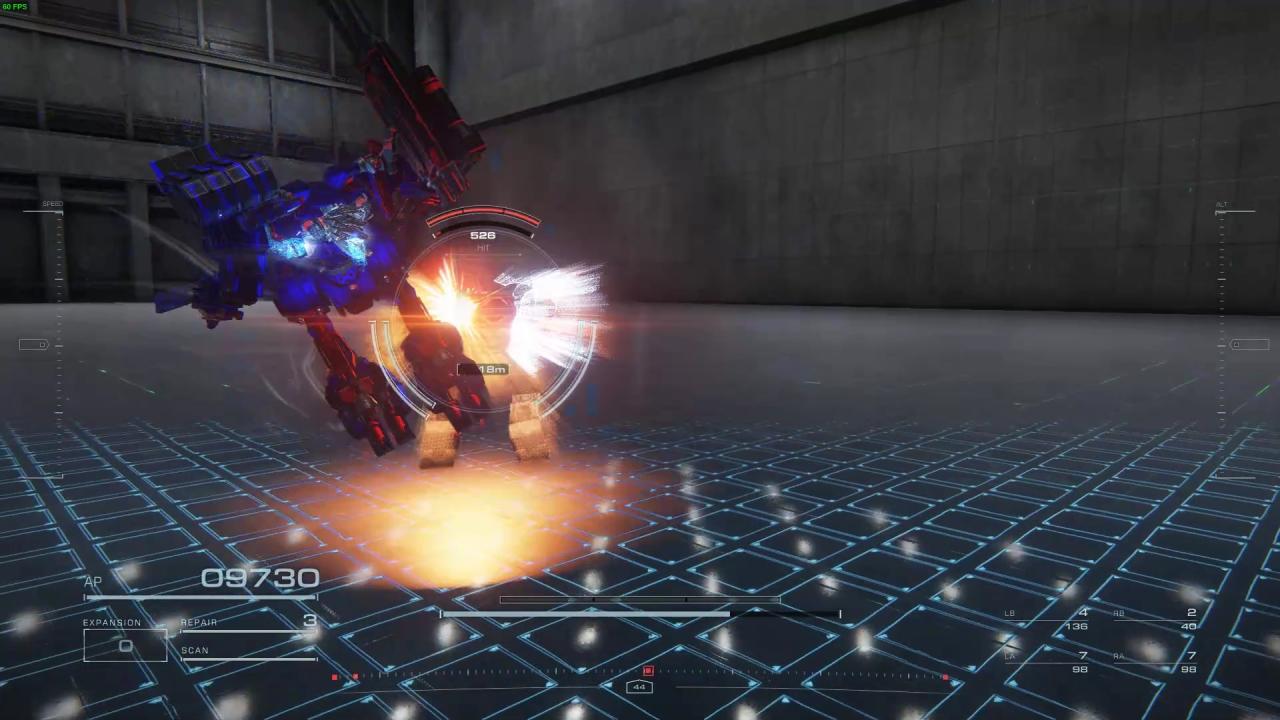Choose the RB weapon slot
The width and height of the screenshot is (1280, 720).
coord(1156,619)
